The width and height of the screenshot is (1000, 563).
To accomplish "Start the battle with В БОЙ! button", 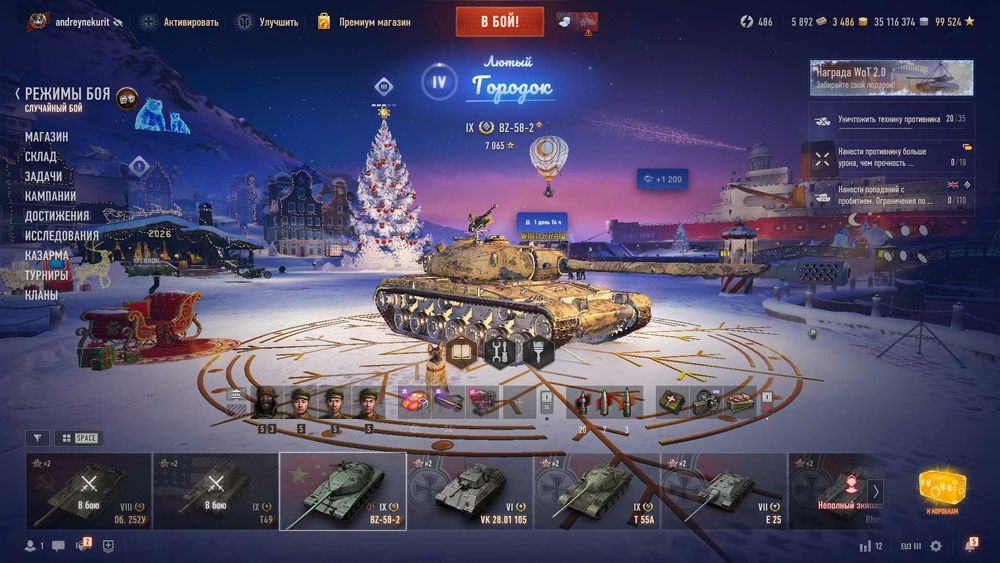I will pos(499,21).
